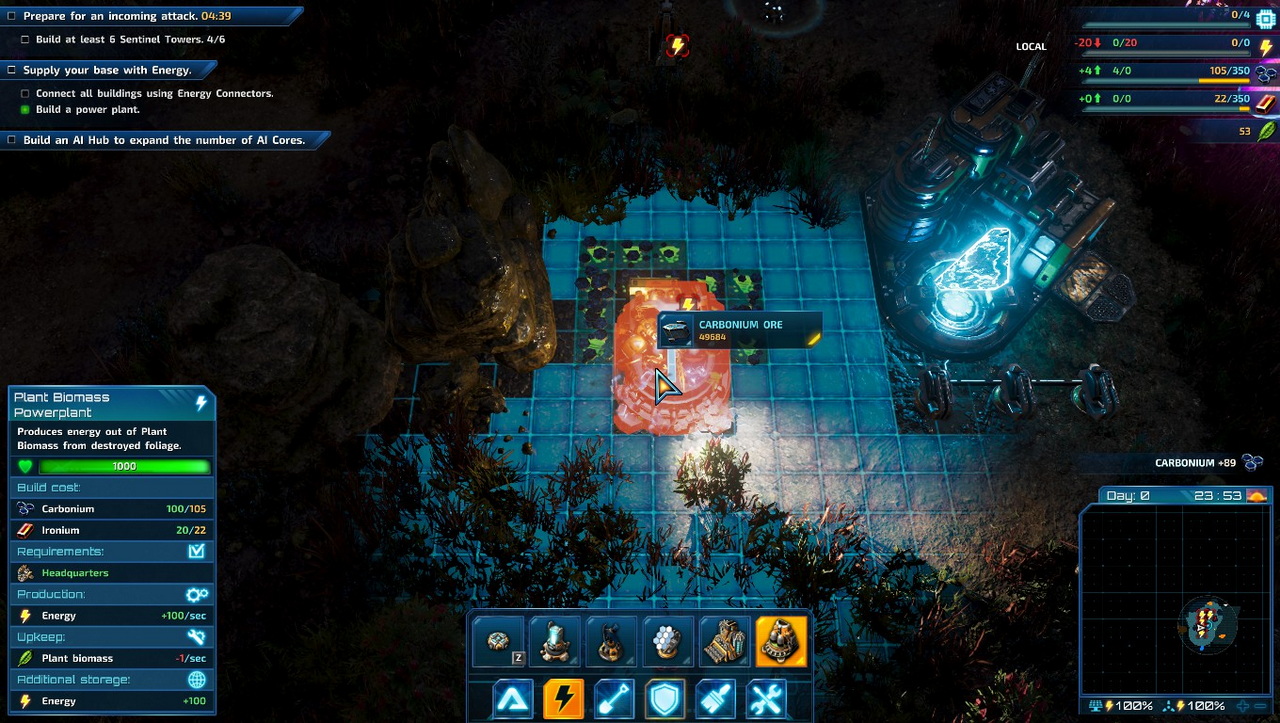Select the 'Build an AI Hub' objective
This screenshot has width=1280, height=723.
(164, 140)
